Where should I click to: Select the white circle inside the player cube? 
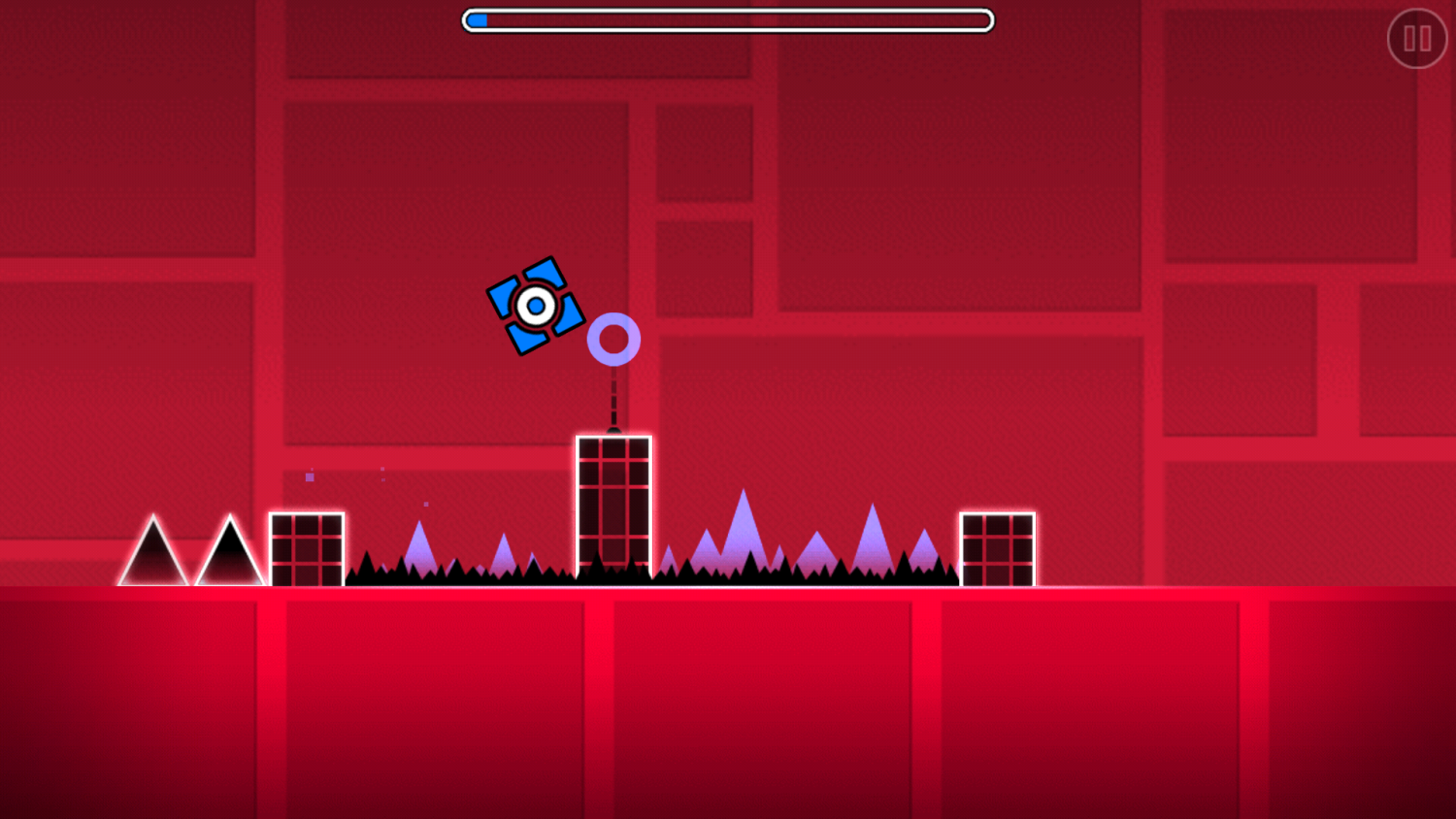pyautogui.click(x=536, y=306)
